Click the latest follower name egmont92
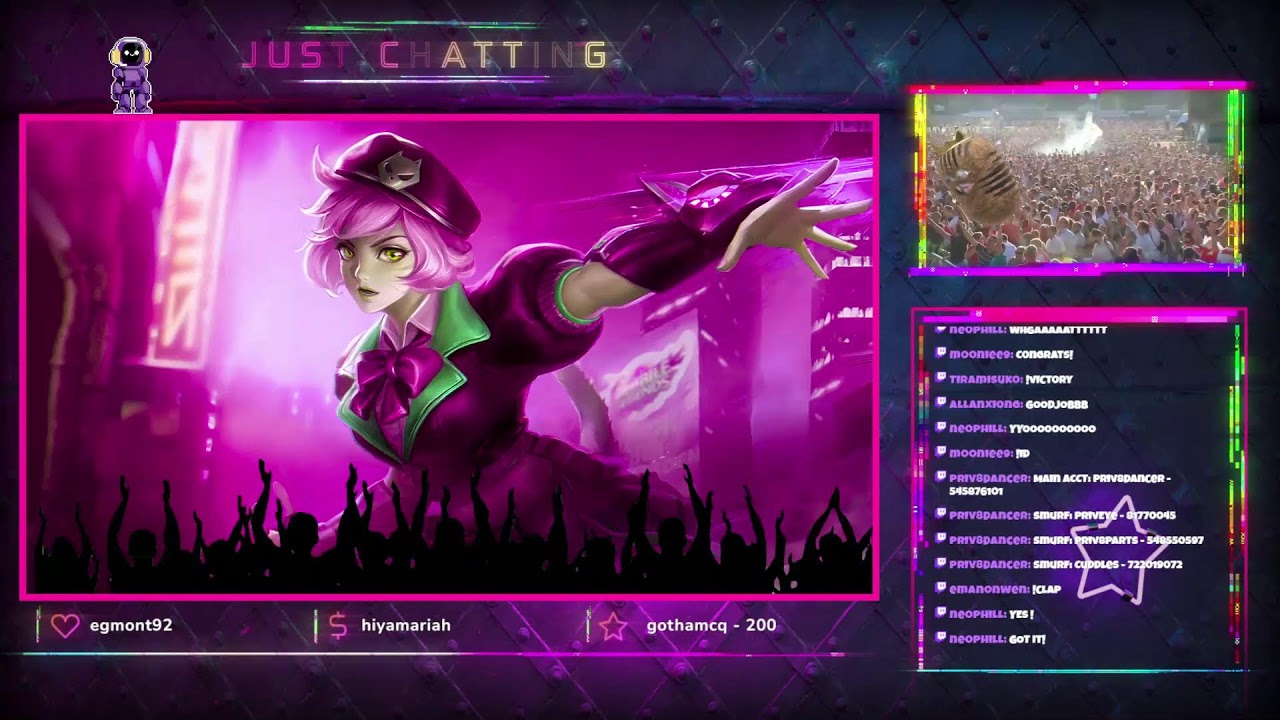Viewport: 1280px width, 720px height. click(x=130, y=625)
